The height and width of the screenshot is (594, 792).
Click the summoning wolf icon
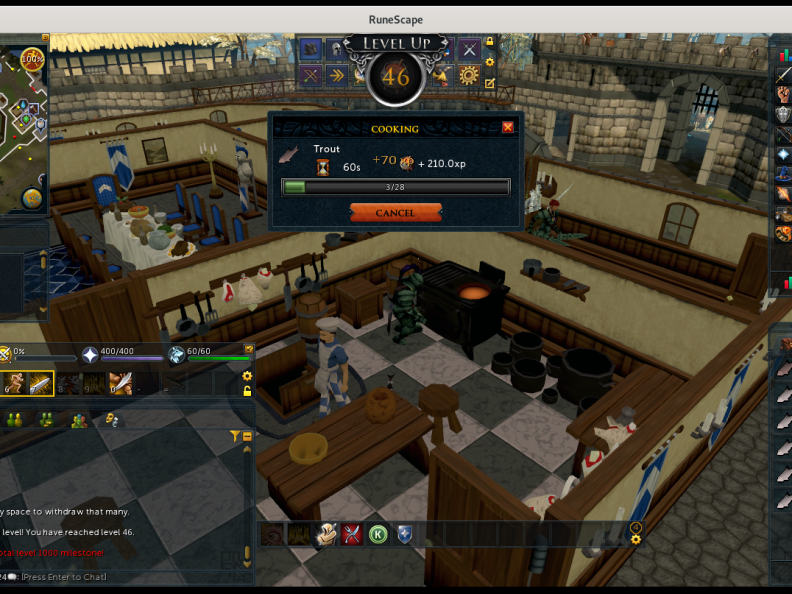coord(177,354)
